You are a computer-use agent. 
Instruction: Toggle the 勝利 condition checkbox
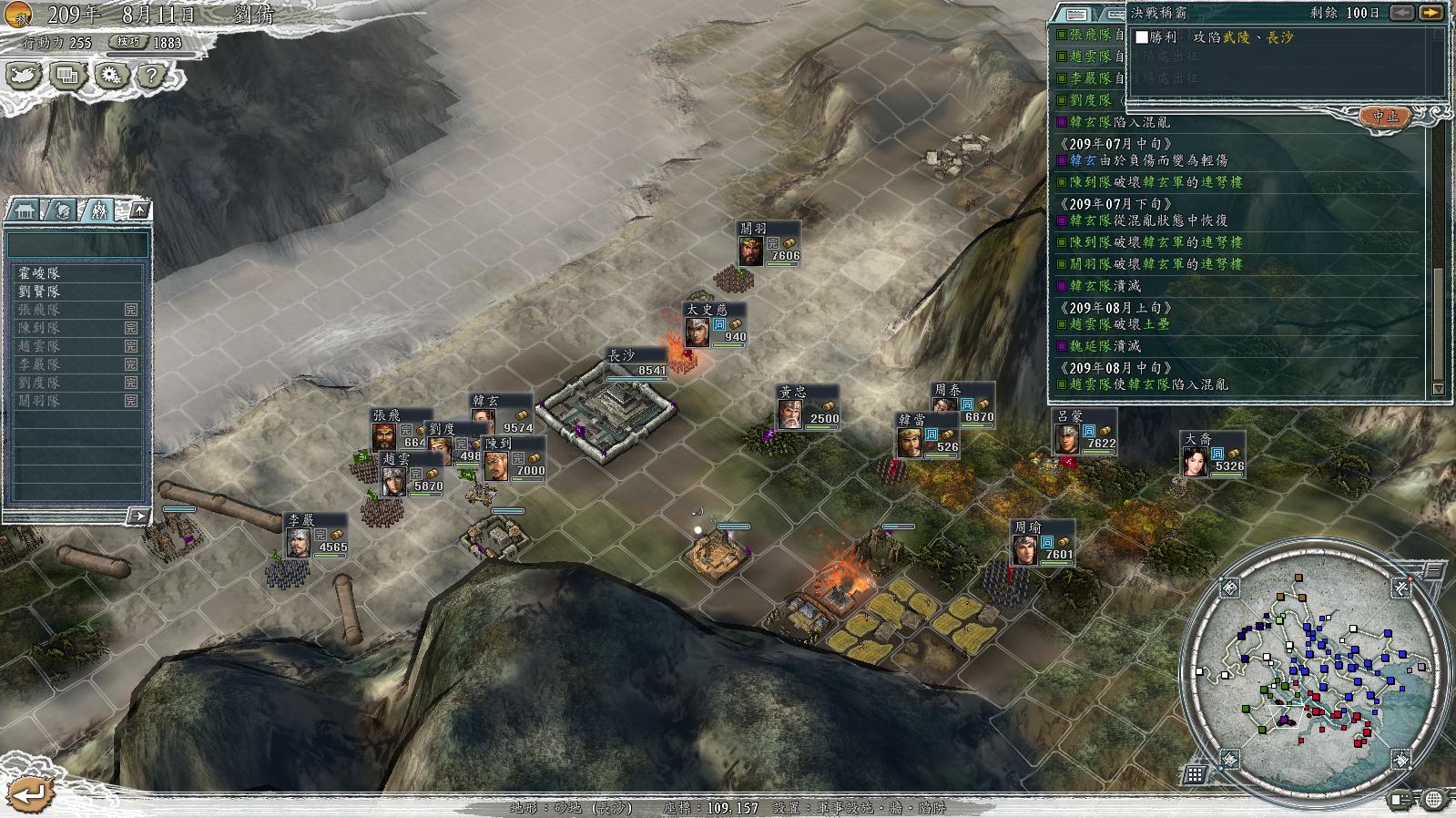pyautogui.click(x=1142, y=37)
